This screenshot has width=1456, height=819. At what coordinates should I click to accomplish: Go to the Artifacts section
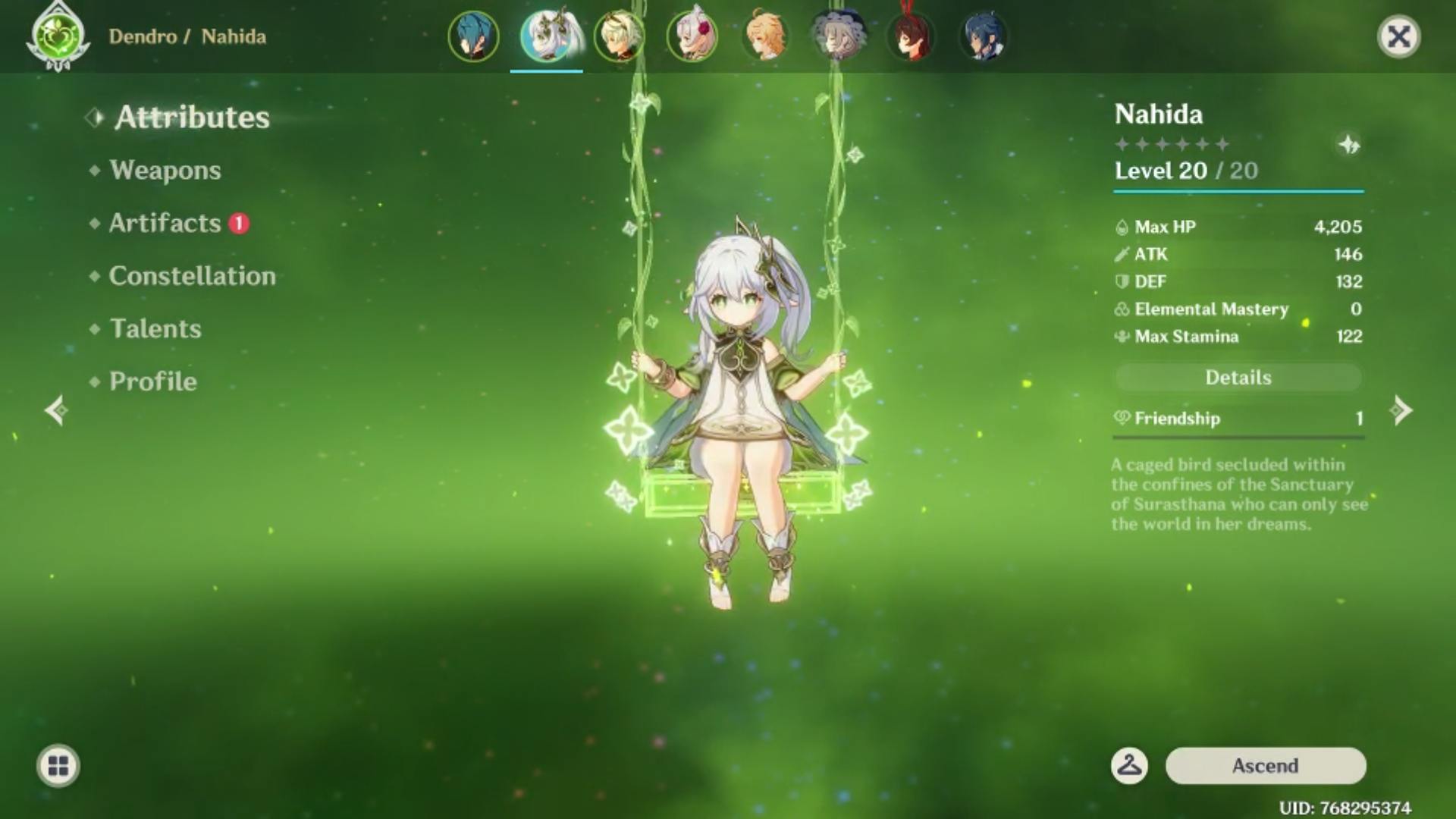click(165, 223)
